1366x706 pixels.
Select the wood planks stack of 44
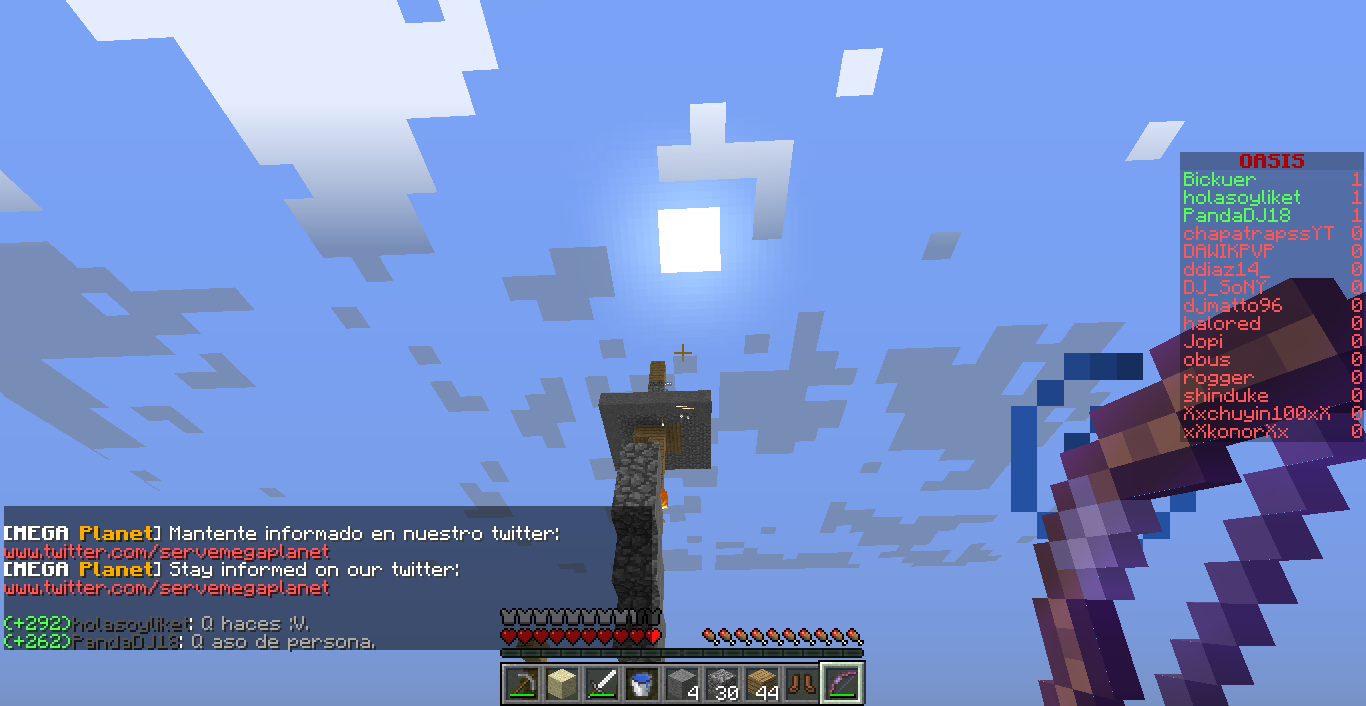click(762, 684)
